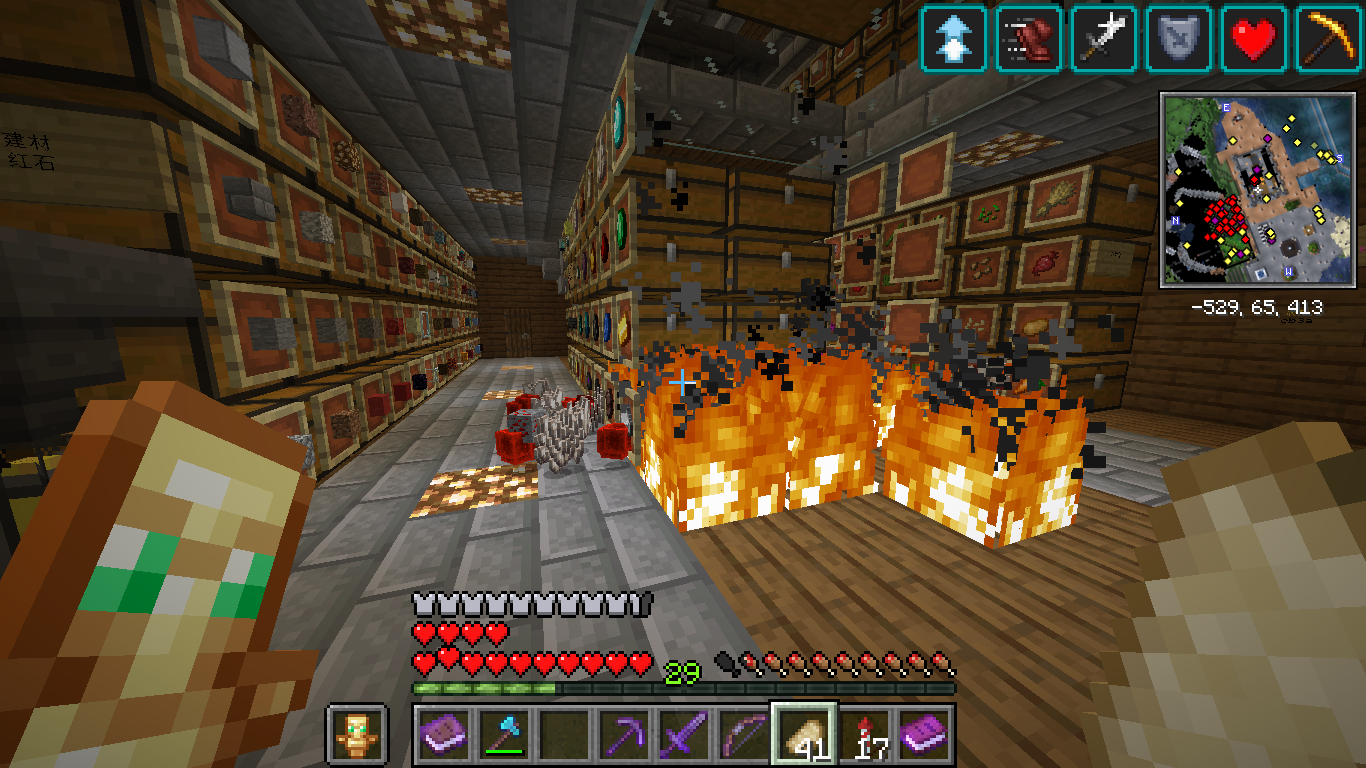Image resolution: width=1366 pixels, height=768 pixels.
Task: Click the Haste pickaxe effect icon
Action: click(1329, 39)
